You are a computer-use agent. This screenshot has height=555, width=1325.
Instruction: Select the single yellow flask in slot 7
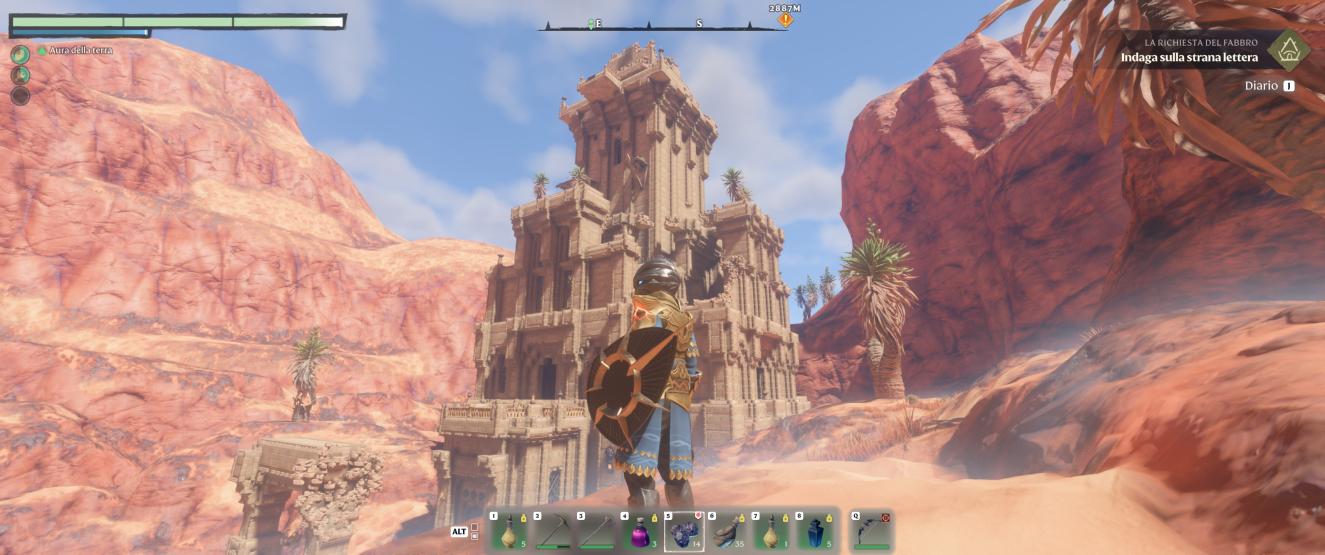771,532
